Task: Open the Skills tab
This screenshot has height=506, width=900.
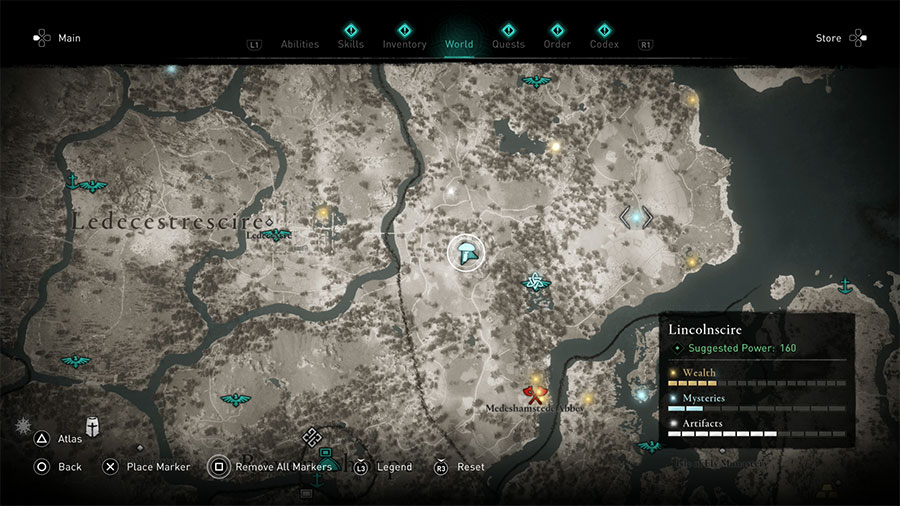Action: (x=351, y=44)
